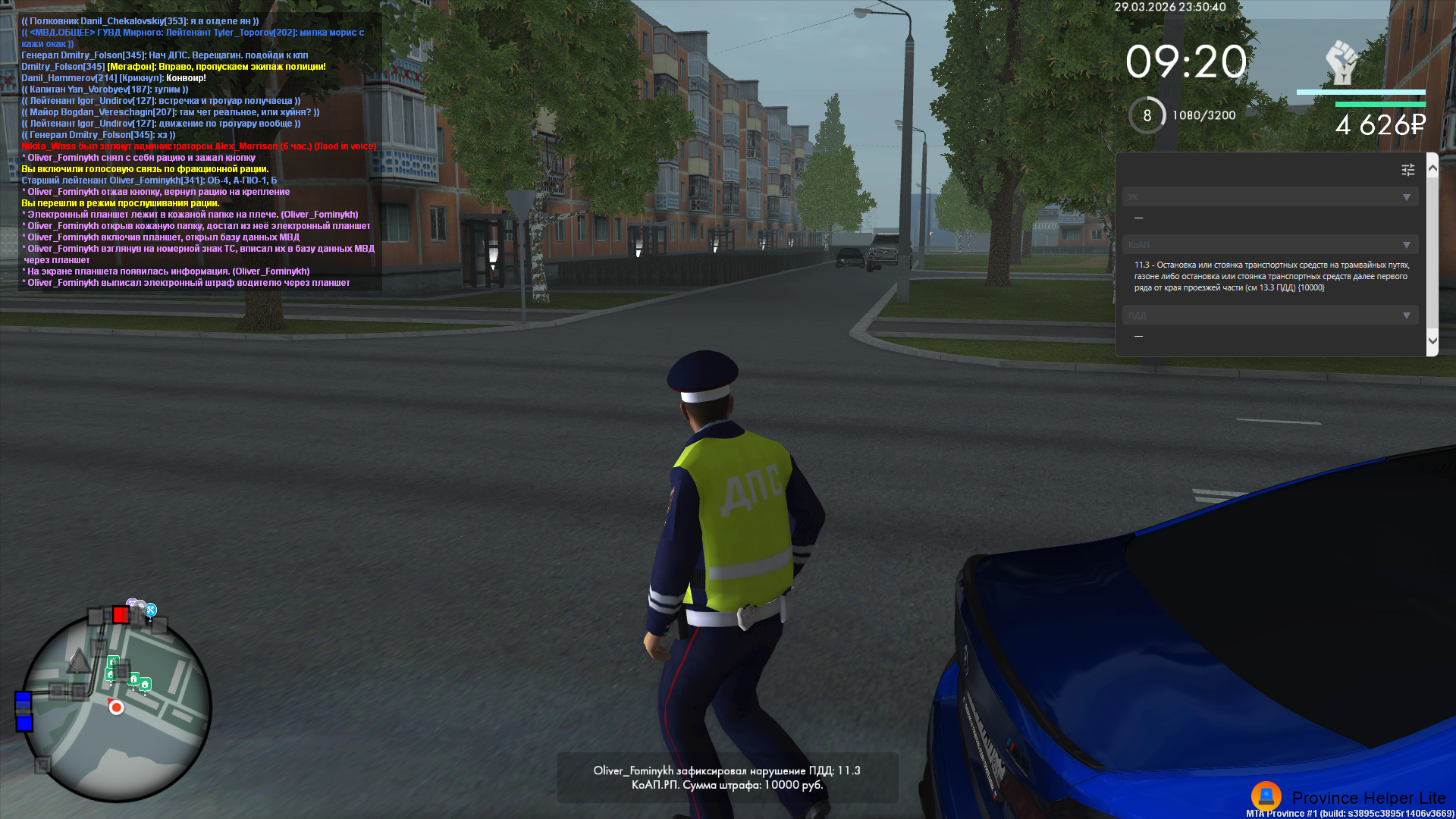Open the helper panel settings sliders icon

1407,170
